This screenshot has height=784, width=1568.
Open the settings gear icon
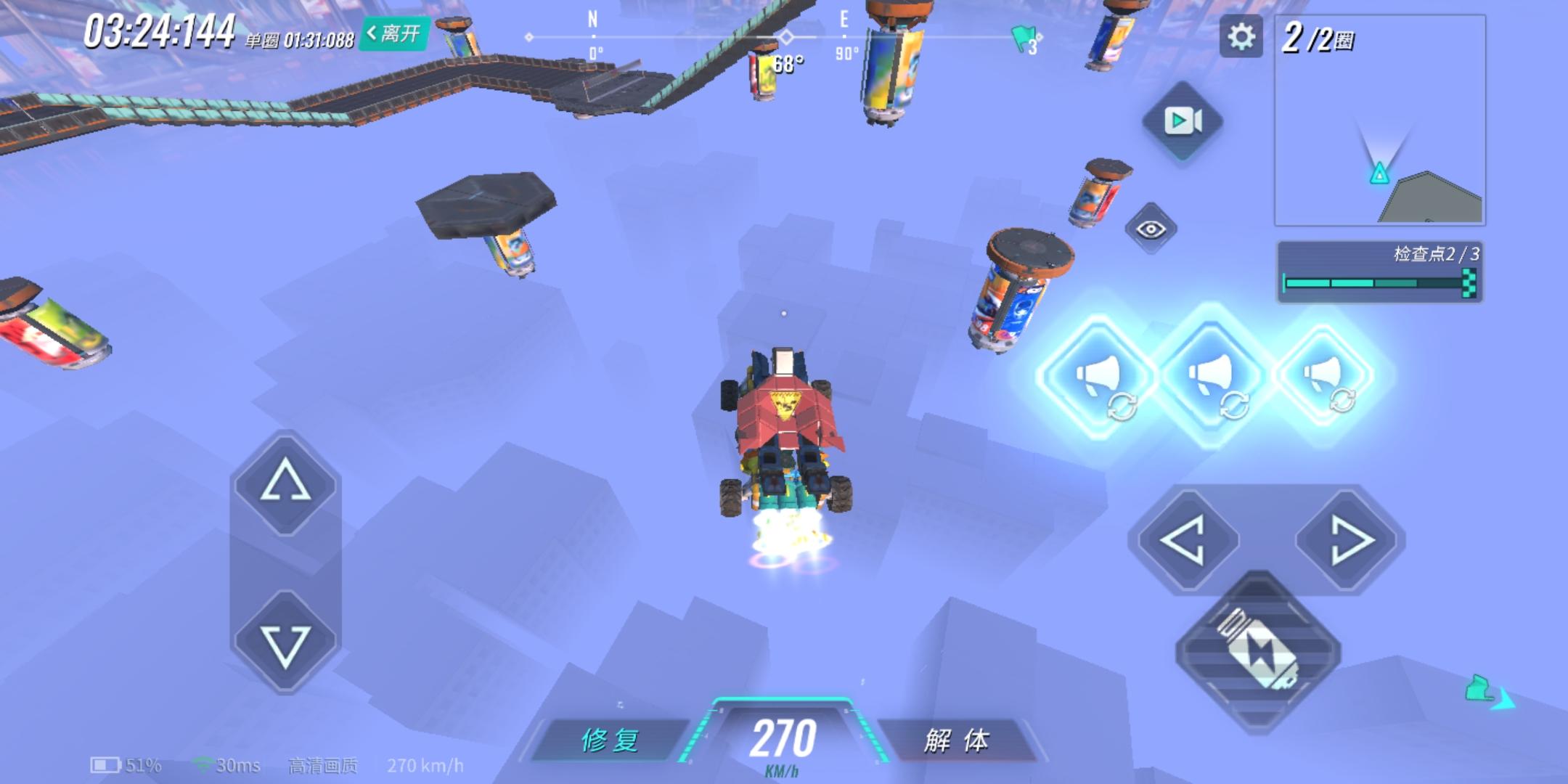click(x=1243, y=35)
